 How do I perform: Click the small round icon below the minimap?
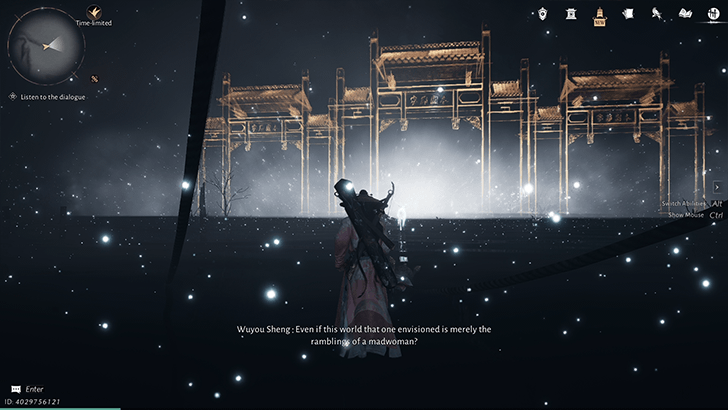coord(94,78)
